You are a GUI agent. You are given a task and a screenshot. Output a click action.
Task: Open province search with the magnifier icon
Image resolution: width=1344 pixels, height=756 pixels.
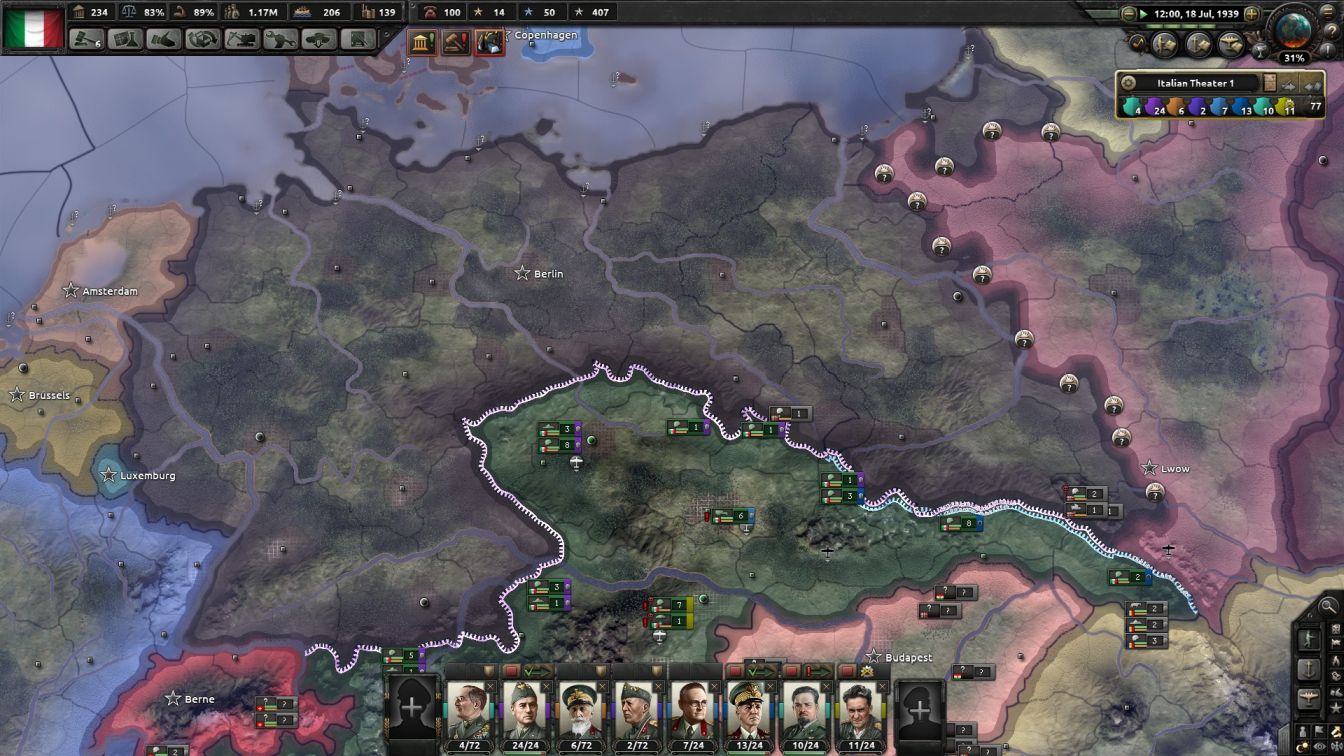tap(1327, 605)
